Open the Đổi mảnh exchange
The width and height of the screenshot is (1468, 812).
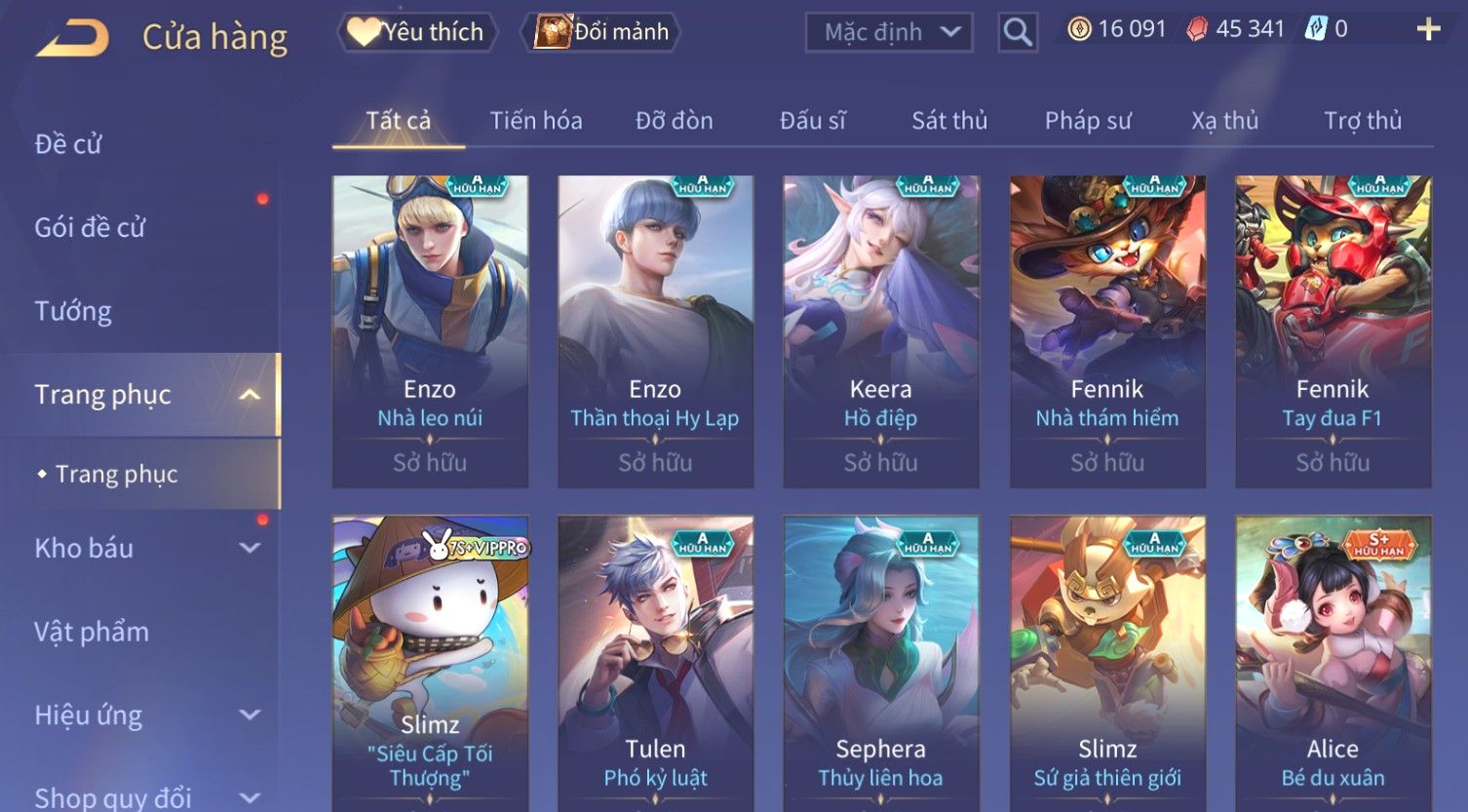[601, 32]
